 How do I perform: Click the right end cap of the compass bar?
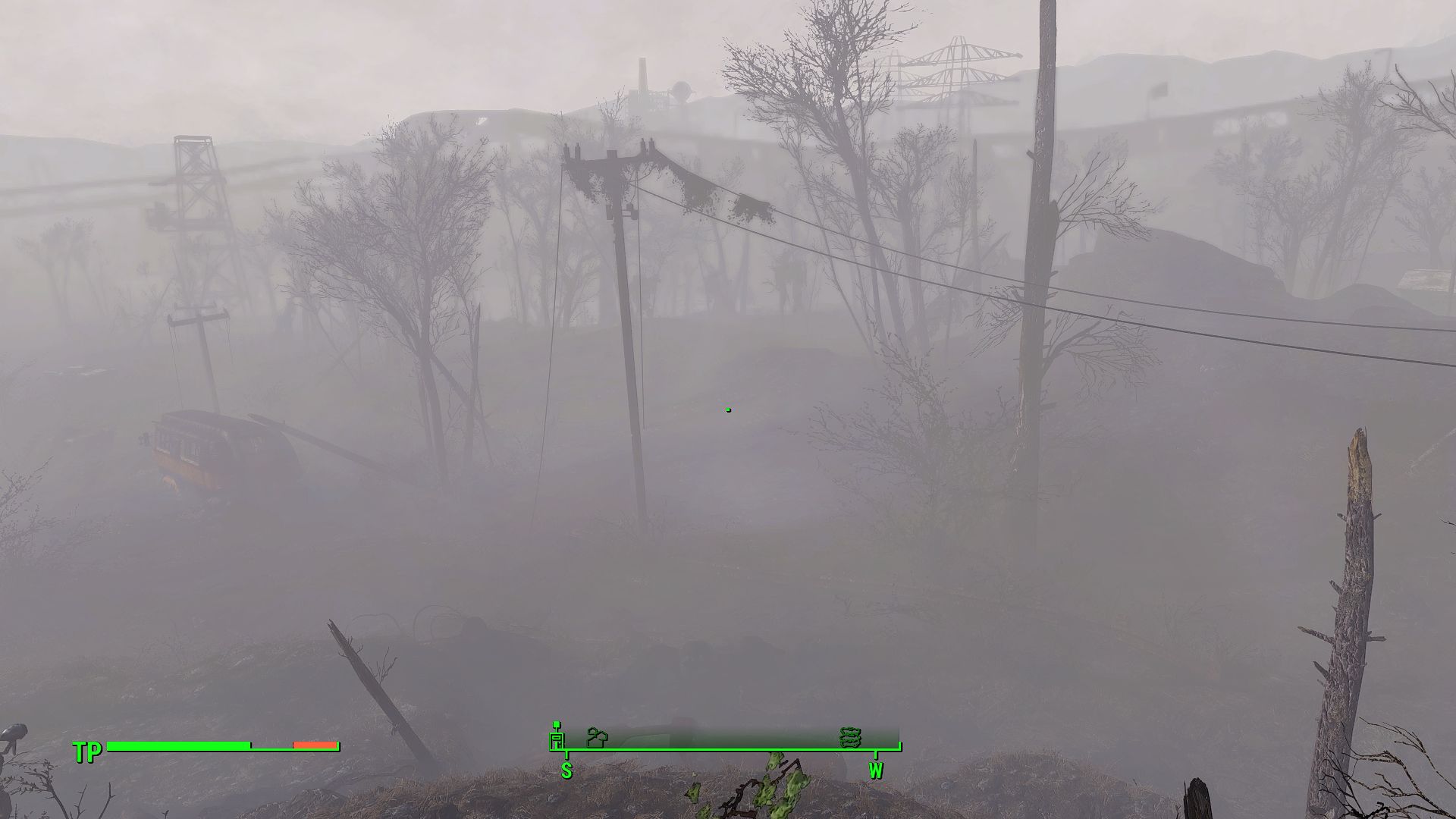click(899, 745)
